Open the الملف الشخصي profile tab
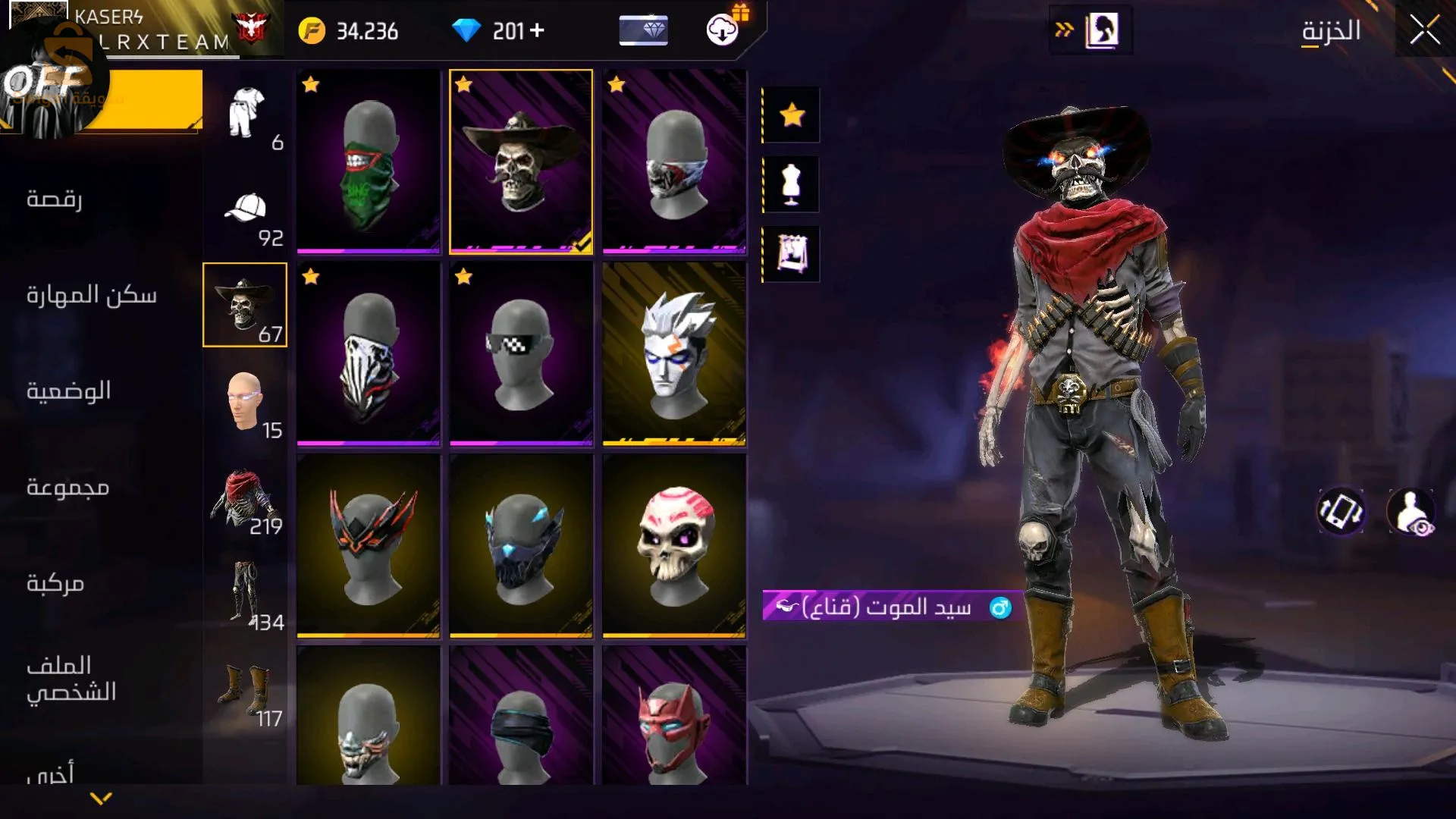 [71, 679]
